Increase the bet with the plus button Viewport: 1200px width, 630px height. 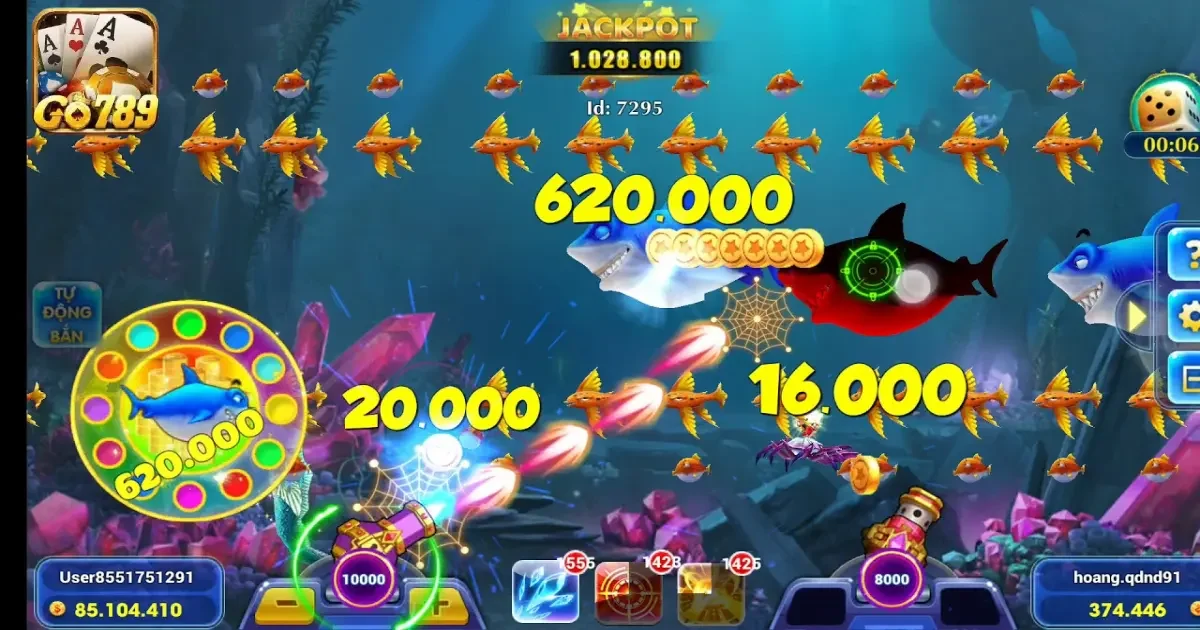tap(437, 605)
